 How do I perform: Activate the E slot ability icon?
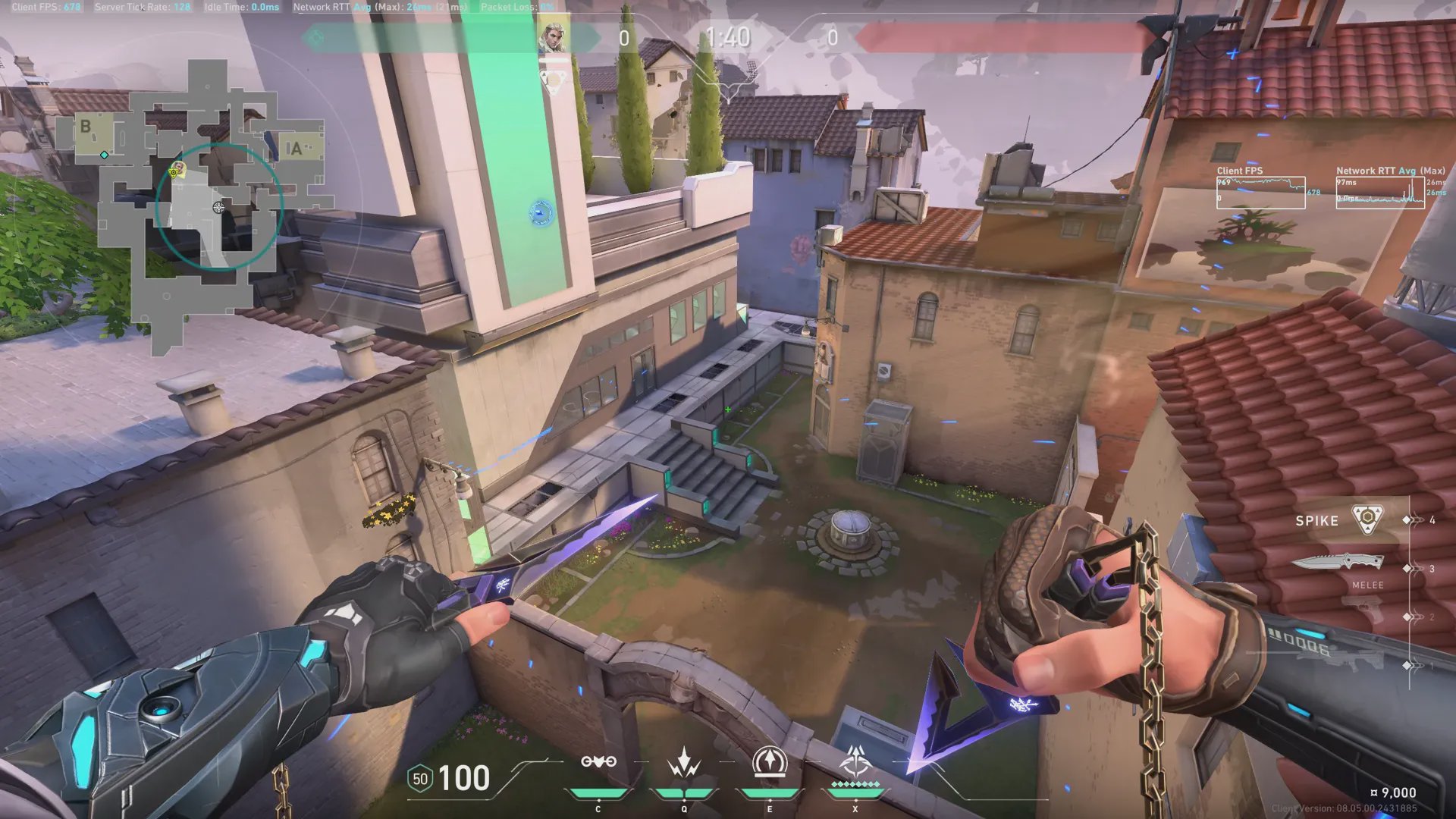click(x=769, y=762)
